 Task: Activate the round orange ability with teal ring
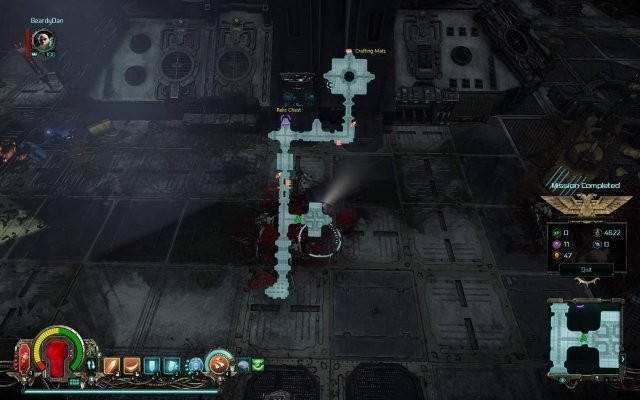pyautogui.click(x=218, y=365)
